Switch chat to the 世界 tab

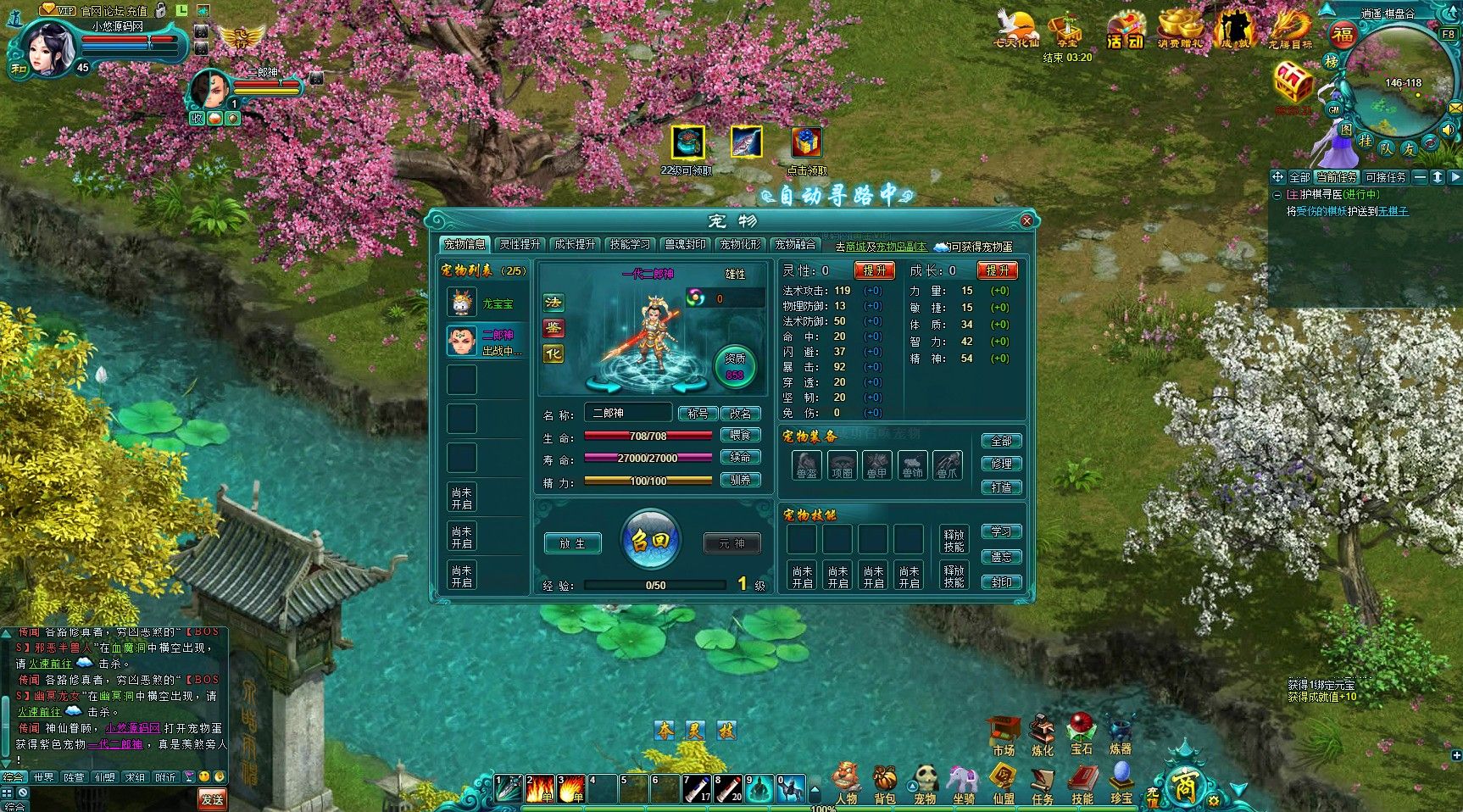coord(42,776)
